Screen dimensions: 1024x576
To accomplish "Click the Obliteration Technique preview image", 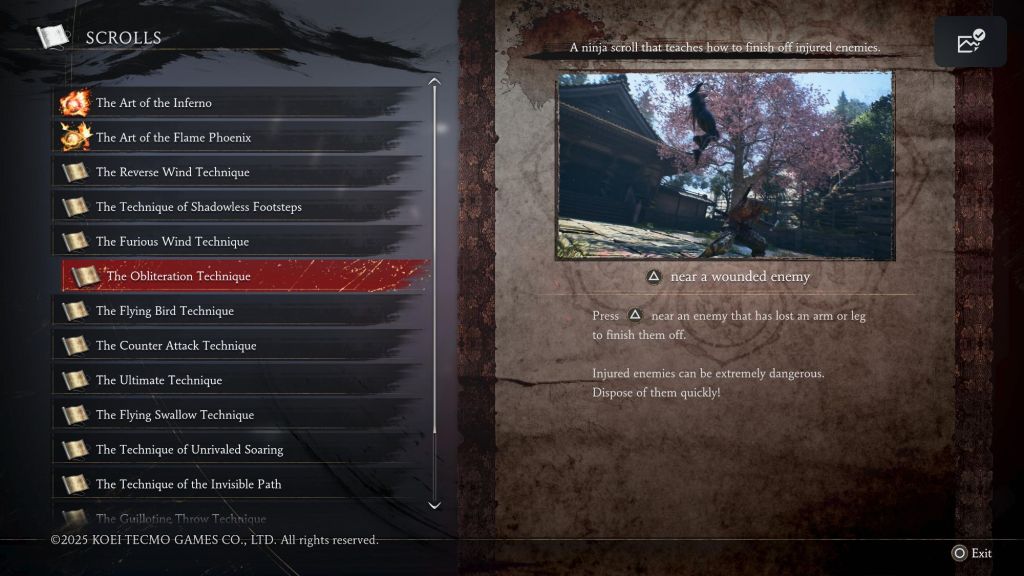I will click(725, 166).
